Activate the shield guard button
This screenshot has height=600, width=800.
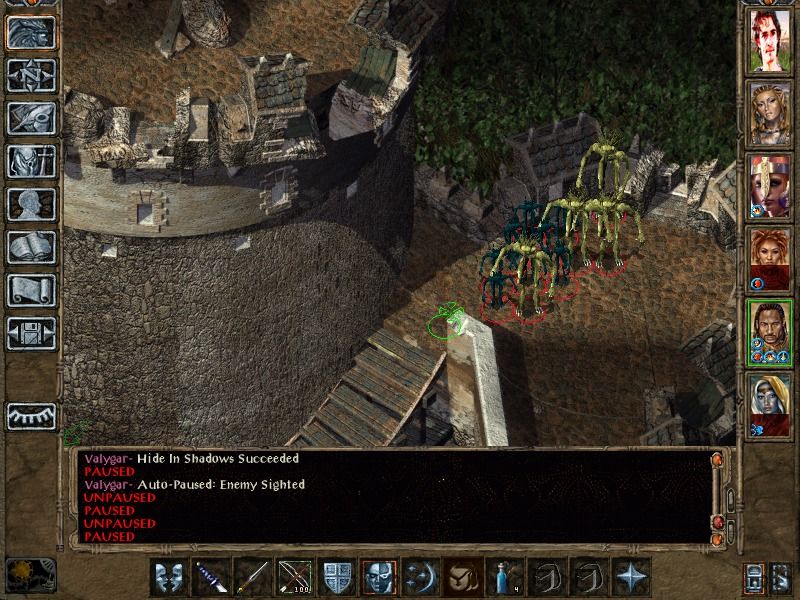pos(336,578)
